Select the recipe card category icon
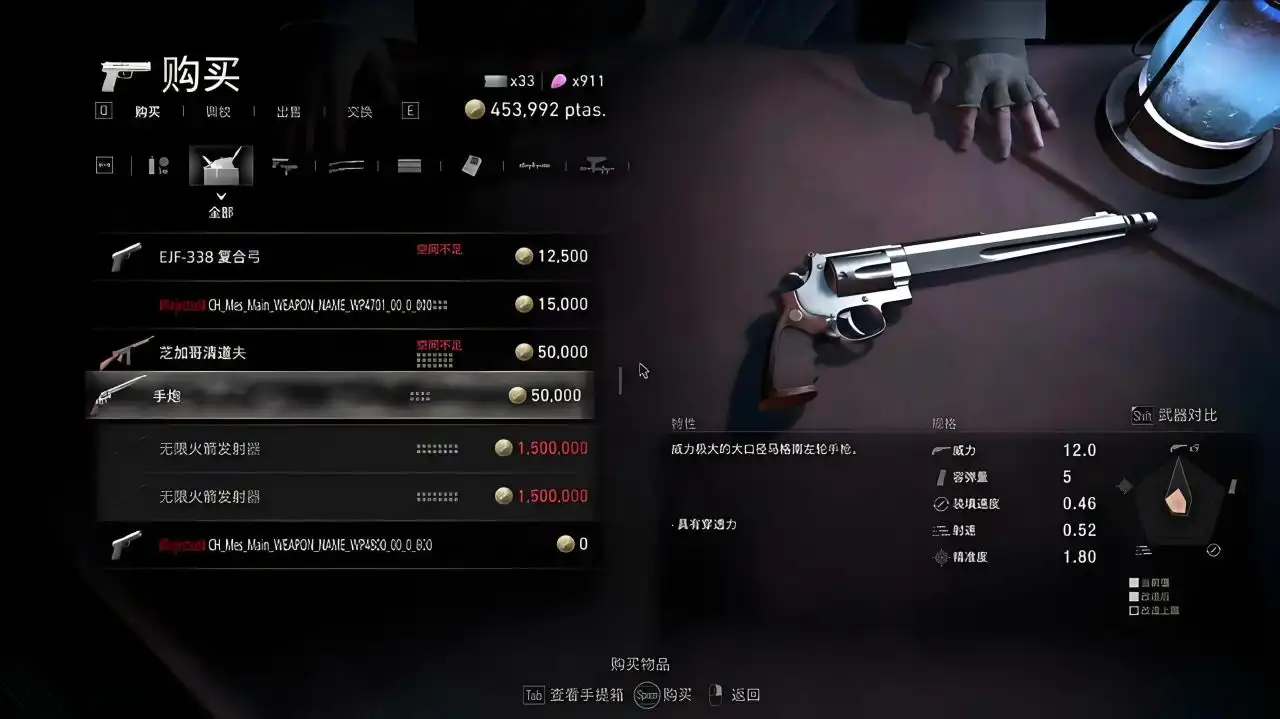The width and height of the screenshot is (1280, 719). pyautogui.click(x=472, y=166)
